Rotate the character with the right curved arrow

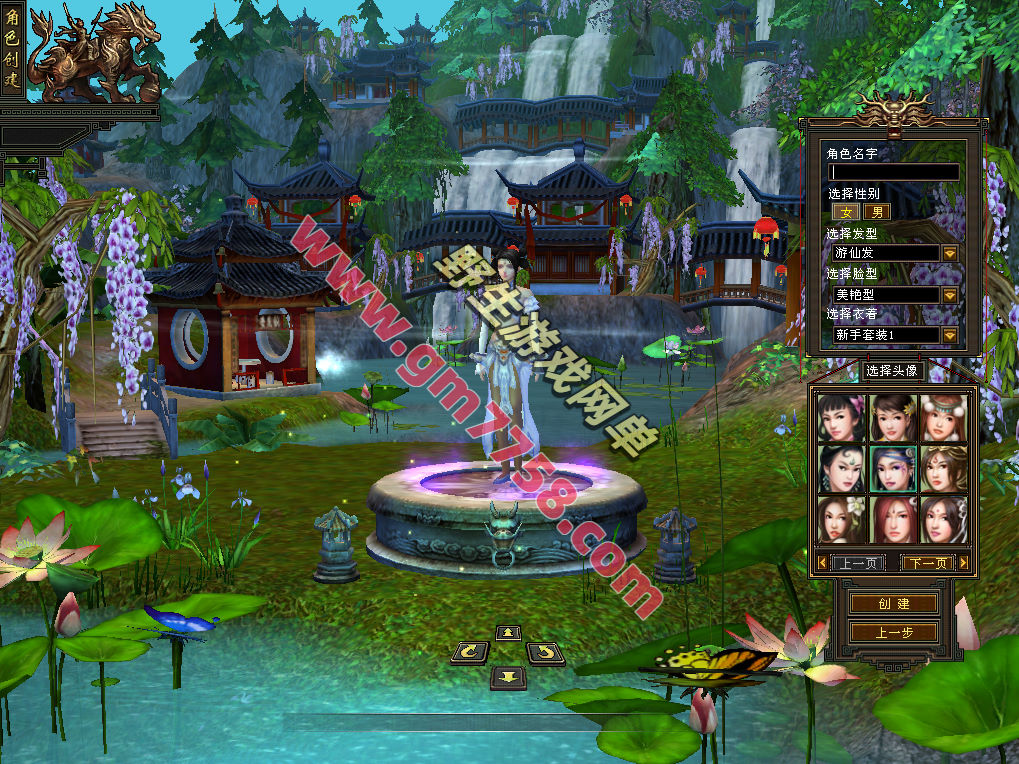click(x=545, y=653)
